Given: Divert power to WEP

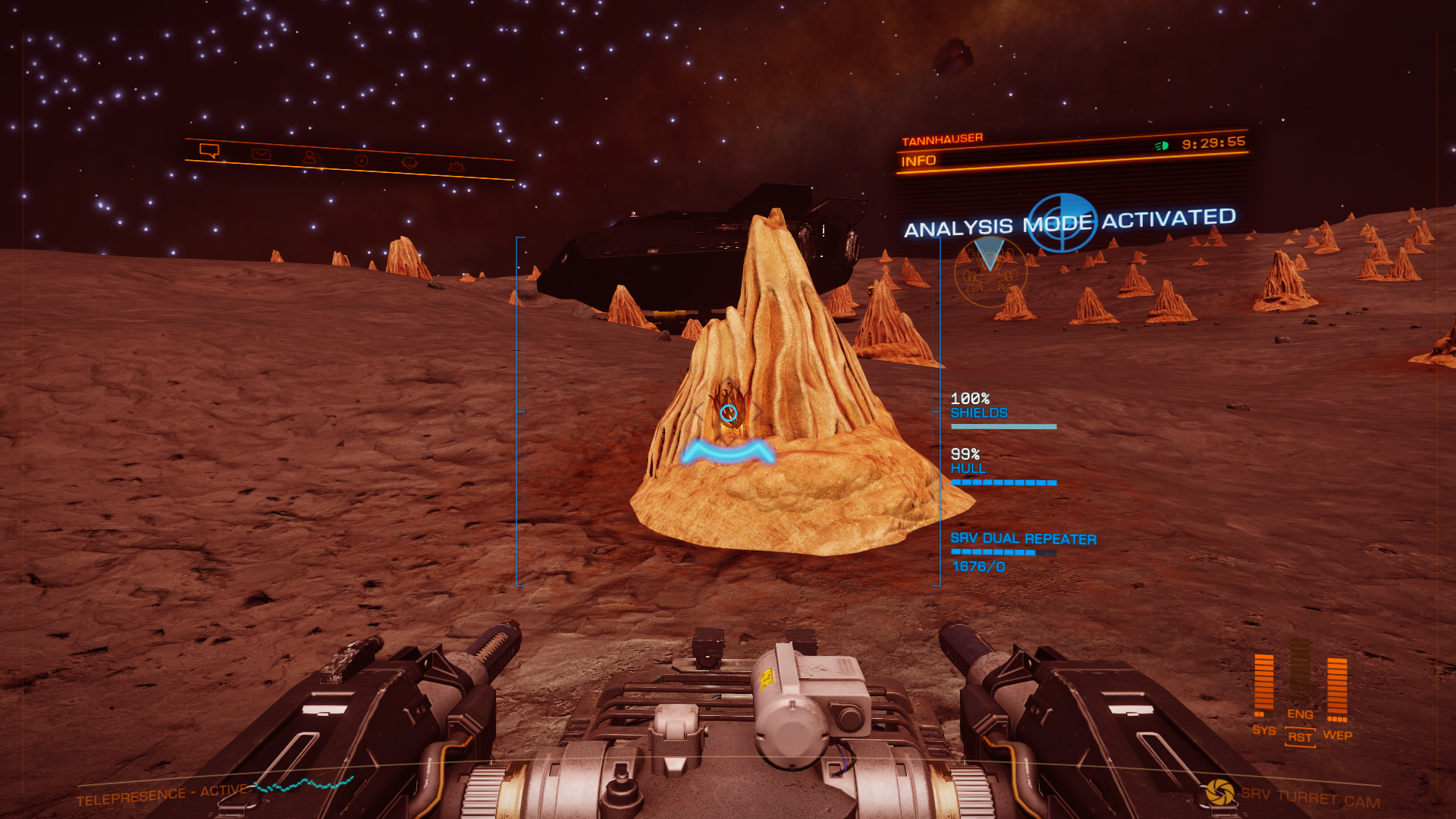Looking at the screenshot, I should point(1337,735).
